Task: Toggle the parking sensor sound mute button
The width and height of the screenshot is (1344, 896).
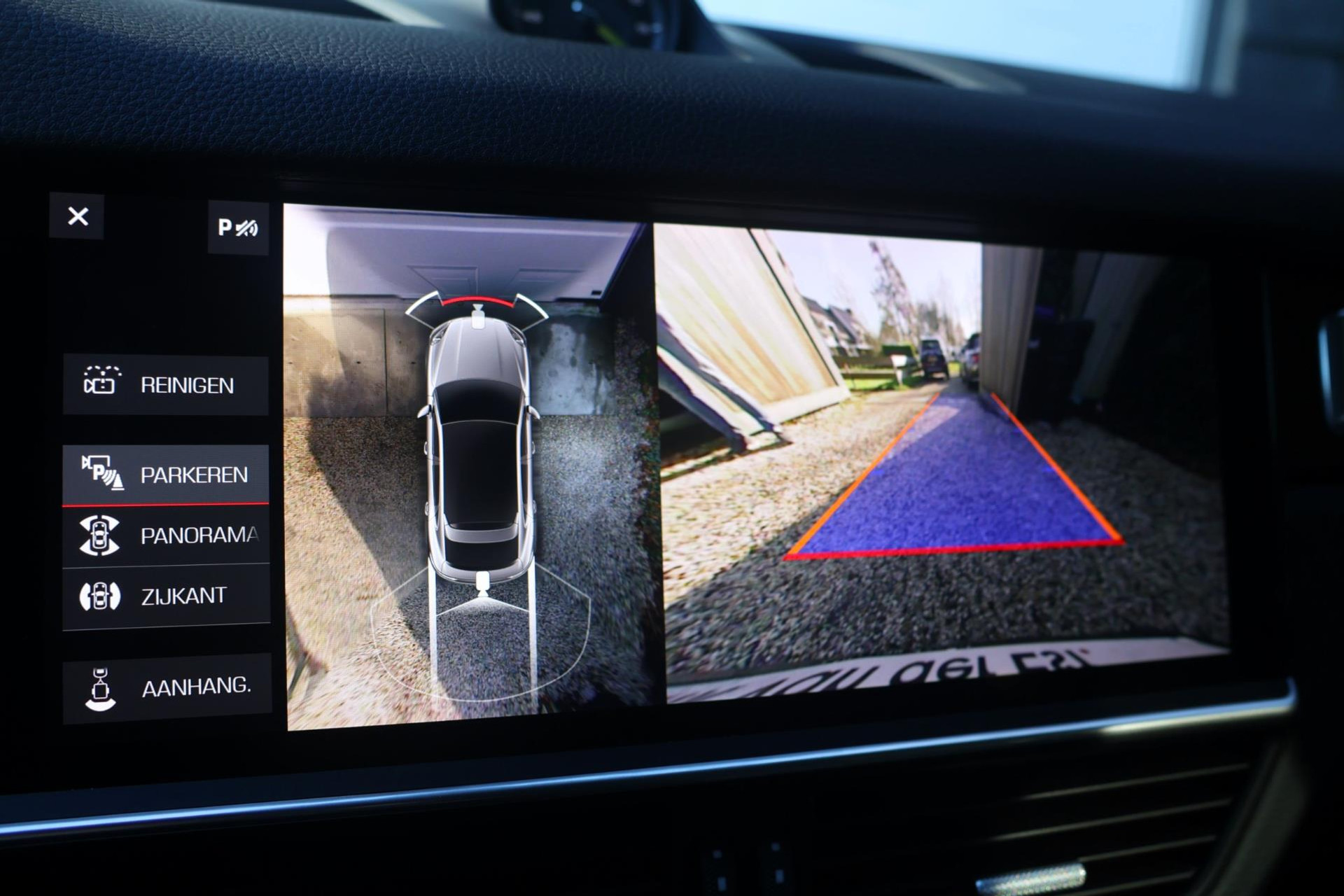Action: point(238,227)
